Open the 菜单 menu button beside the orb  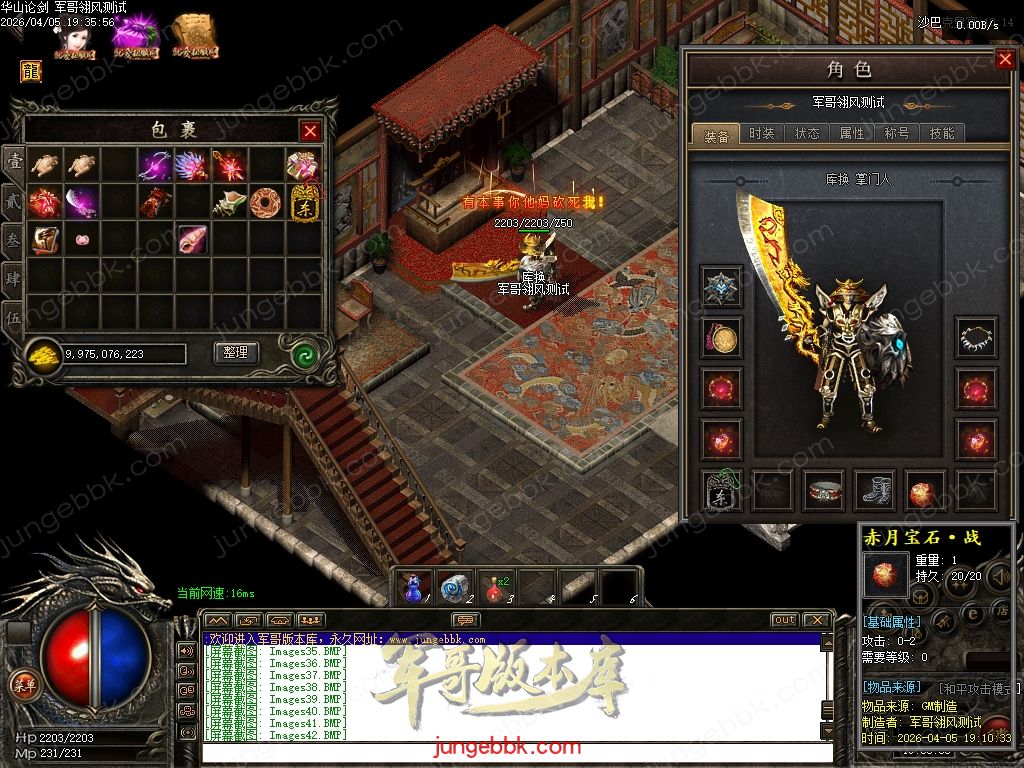point(22,684)
